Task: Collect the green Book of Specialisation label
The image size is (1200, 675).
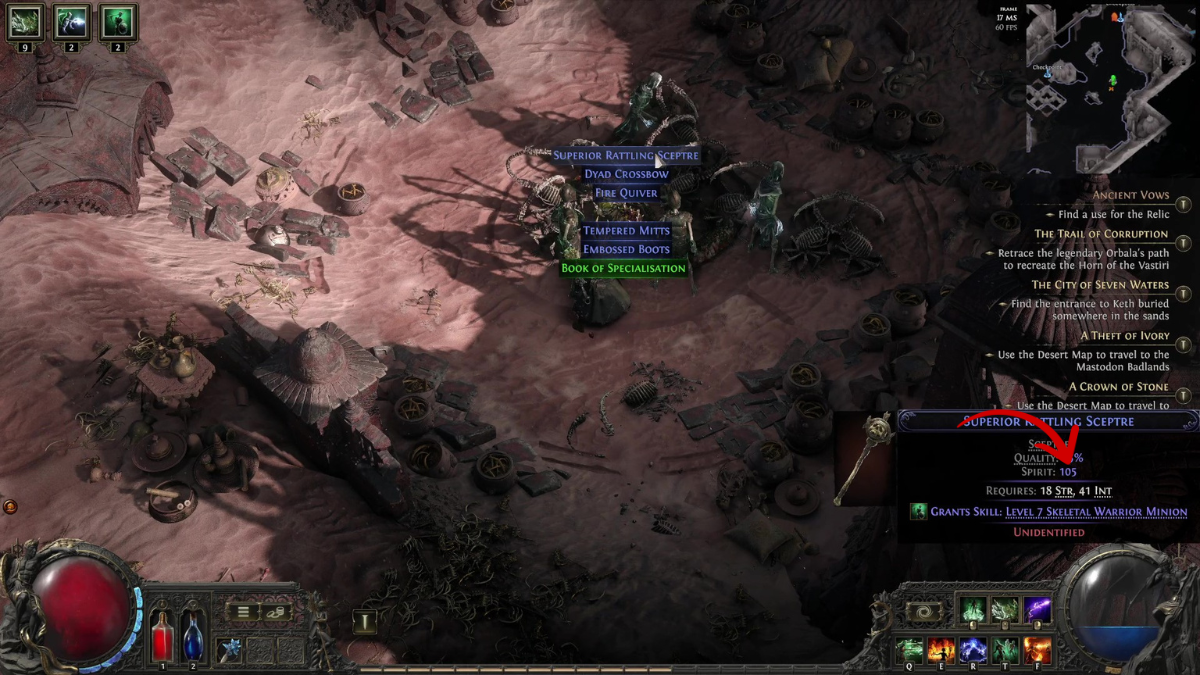Action: pyautogui.click(x=624, y=269)
